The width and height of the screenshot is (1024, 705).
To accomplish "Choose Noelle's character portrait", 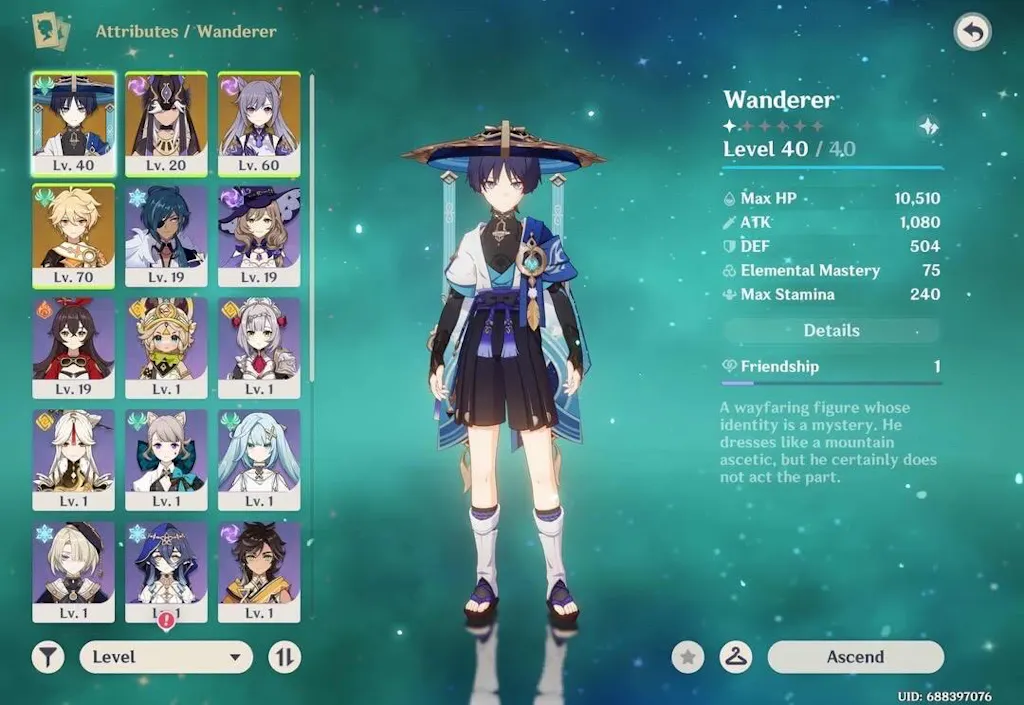I will (259, 348).
